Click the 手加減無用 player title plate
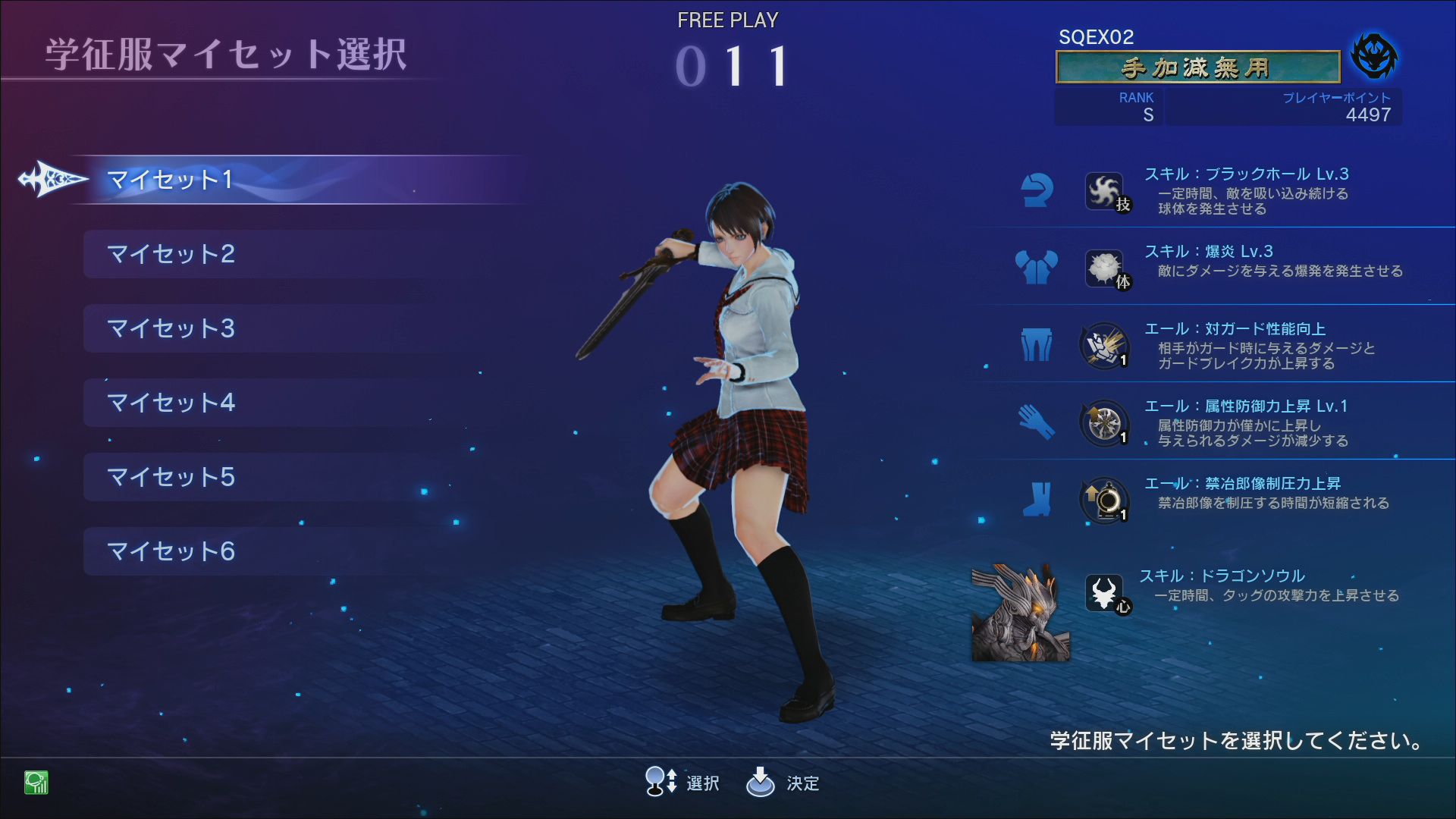 pos(1197,67)
